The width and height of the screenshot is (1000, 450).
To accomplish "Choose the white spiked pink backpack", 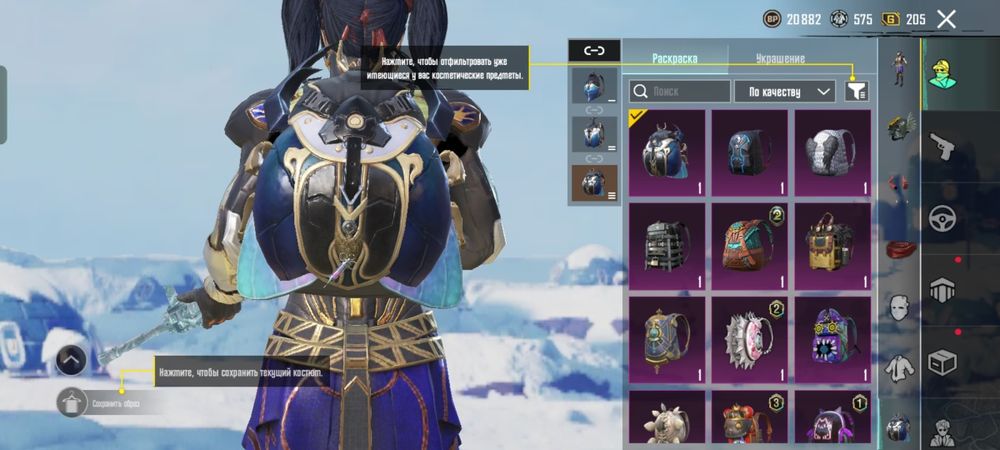I will point(749,336).
